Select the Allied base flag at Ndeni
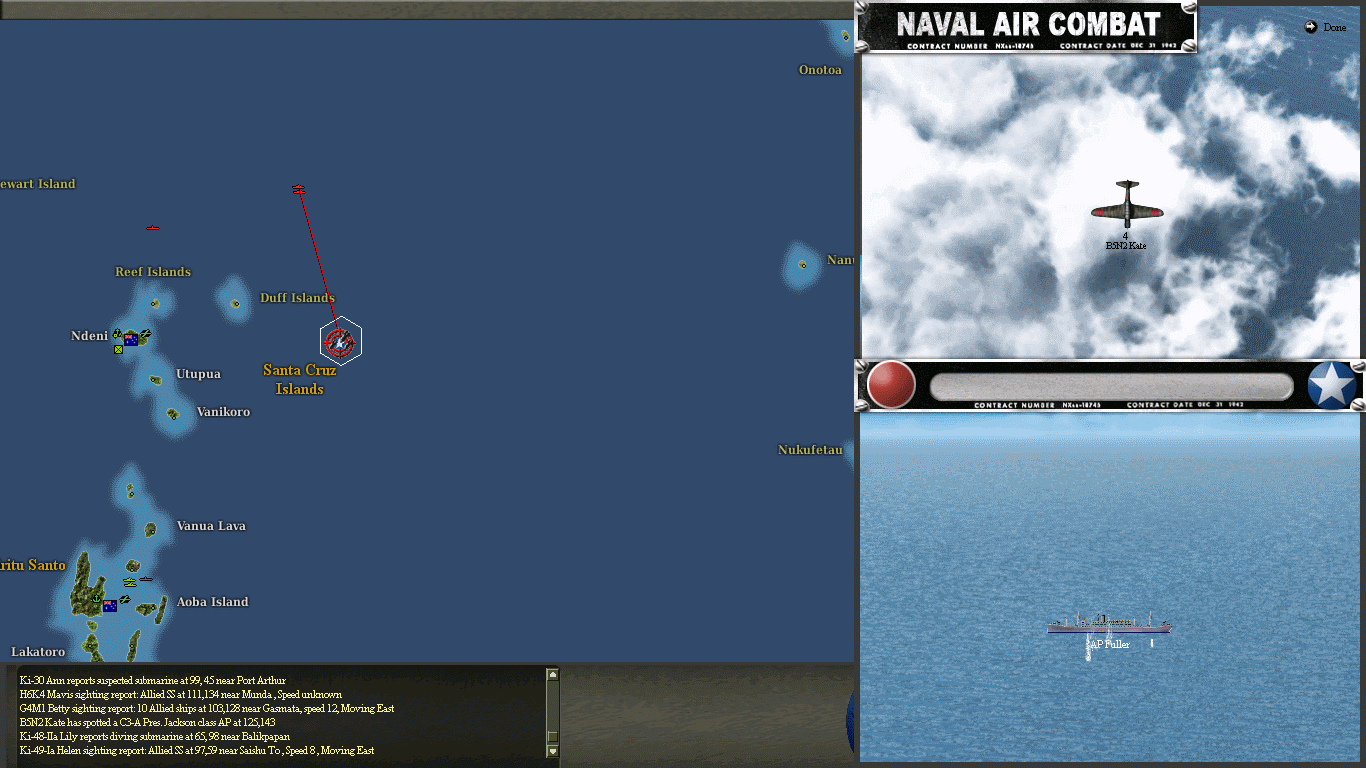The width and height of the screenshot is (1366, 768). click(130, 340)
